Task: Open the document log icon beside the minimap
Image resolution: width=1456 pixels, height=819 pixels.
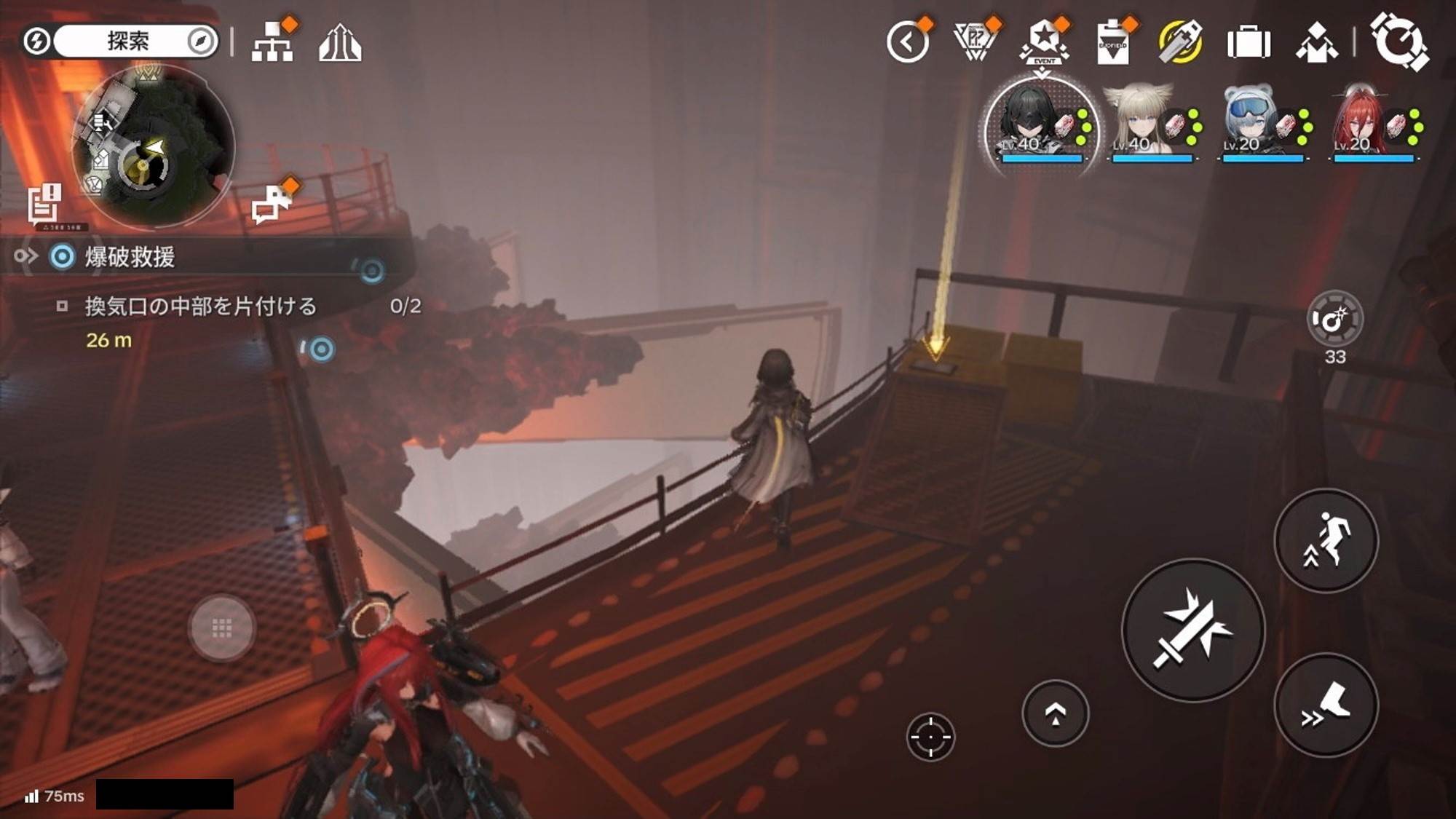Action: point(44,202)
